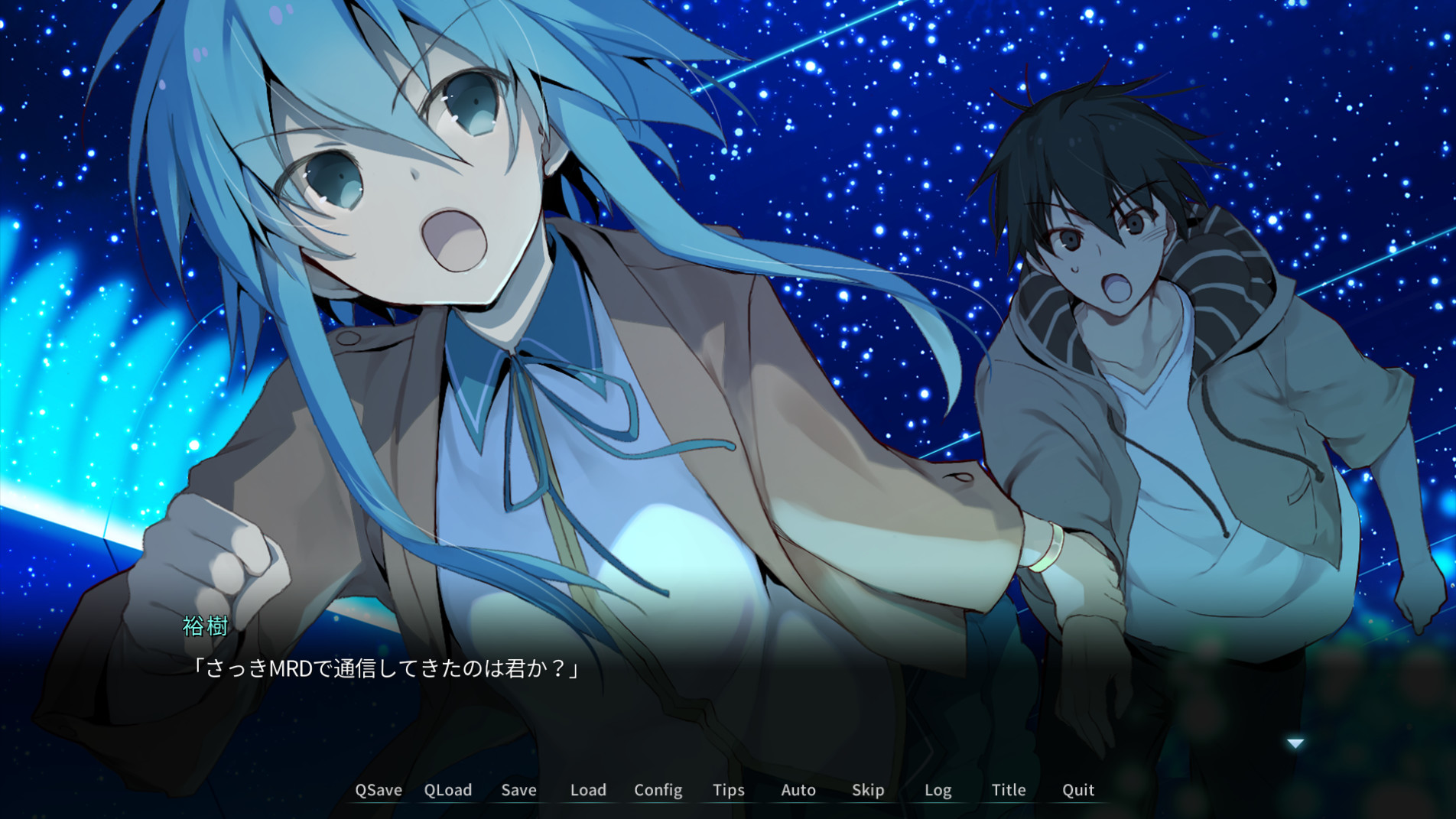Viewport: 1456px width, 819px height.
Task: Open the Config settings
Action: [658, 790]
